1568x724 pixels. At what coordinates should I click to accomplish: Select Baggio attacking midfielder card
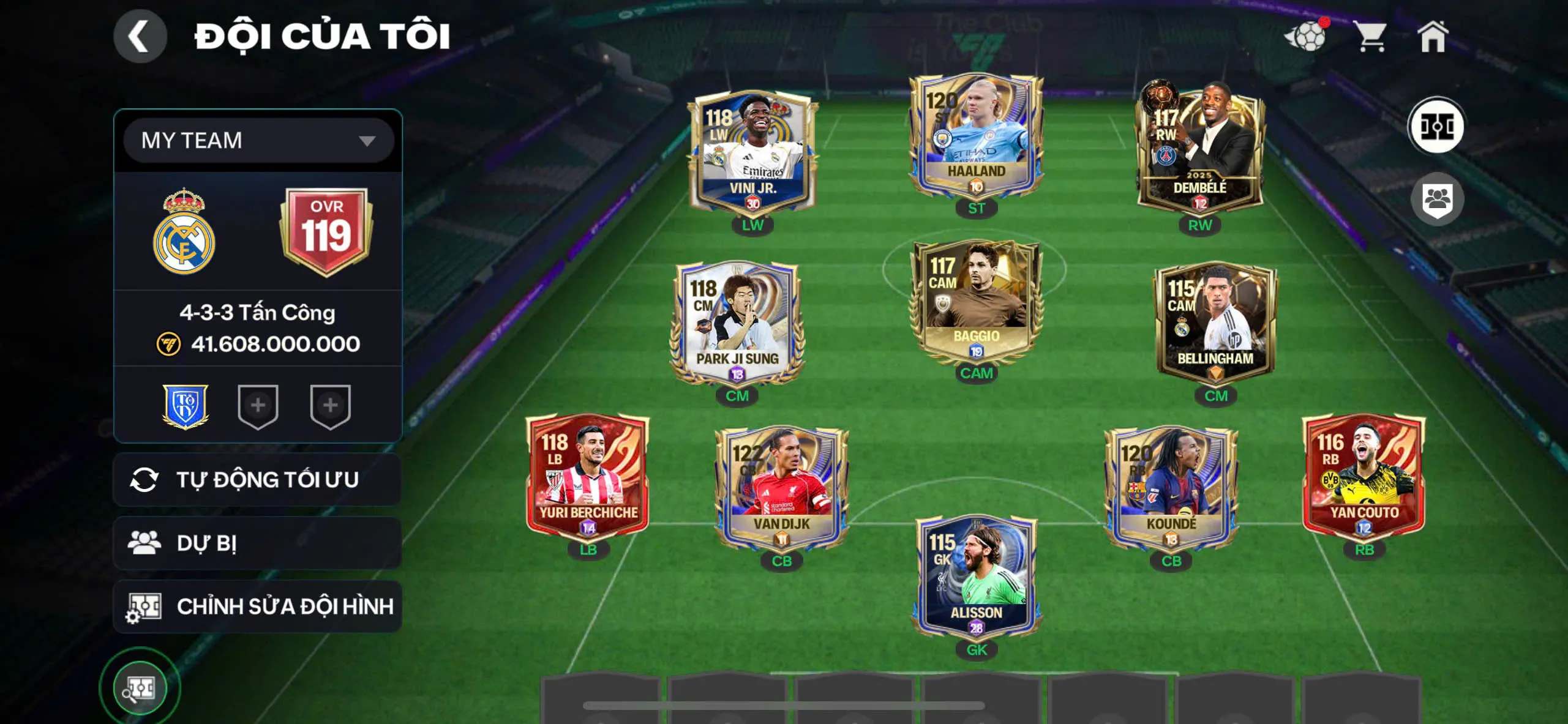coord(976,301)
